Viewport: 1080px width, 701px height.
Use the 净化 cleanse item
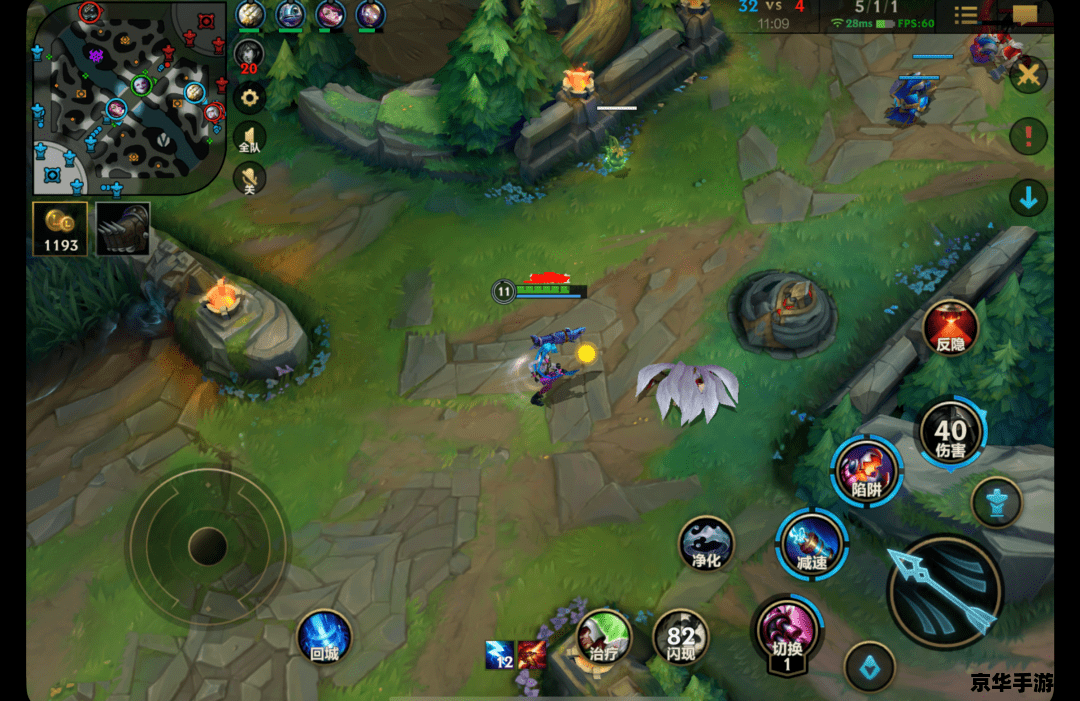707,545
